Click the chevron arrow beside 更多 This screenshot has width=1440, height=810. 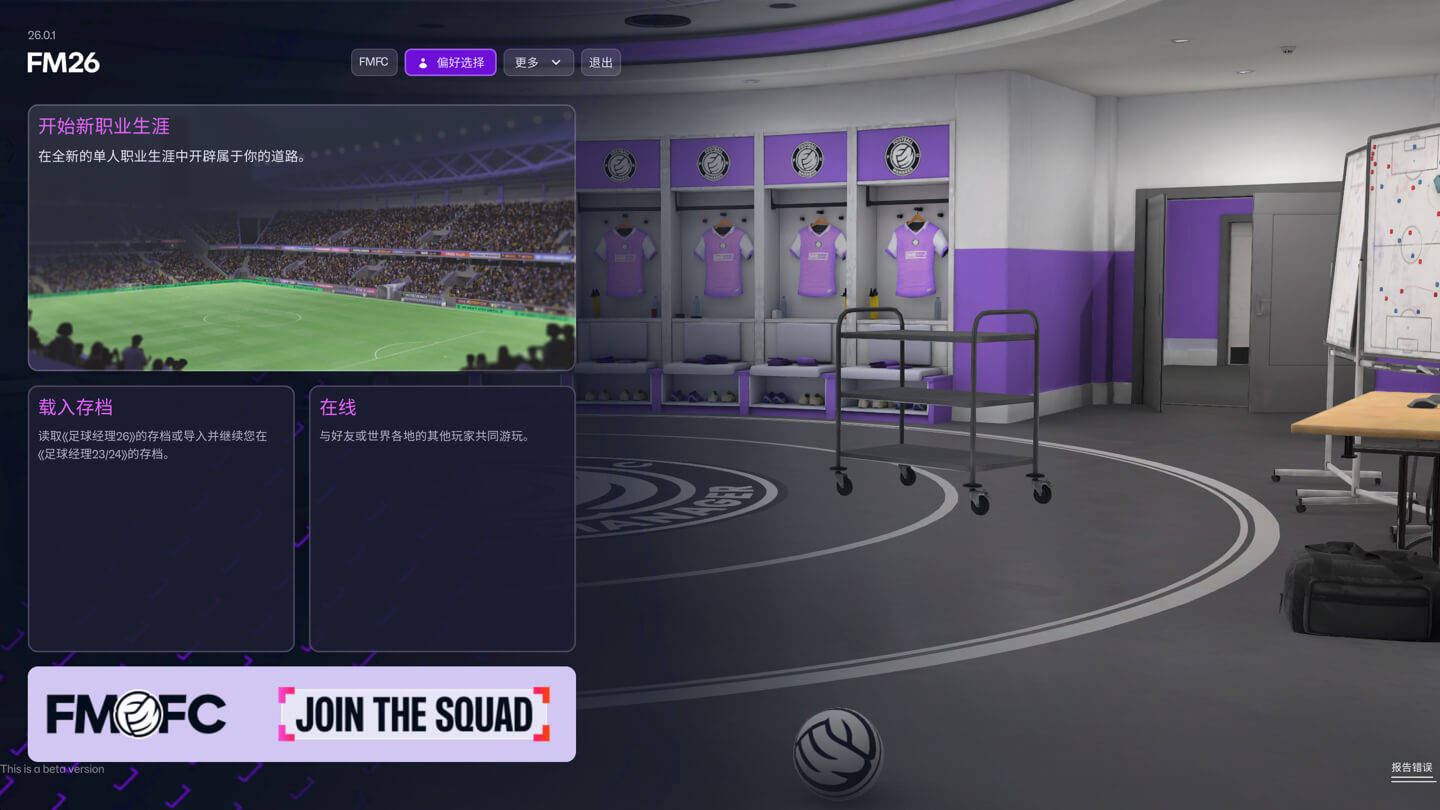557,62
